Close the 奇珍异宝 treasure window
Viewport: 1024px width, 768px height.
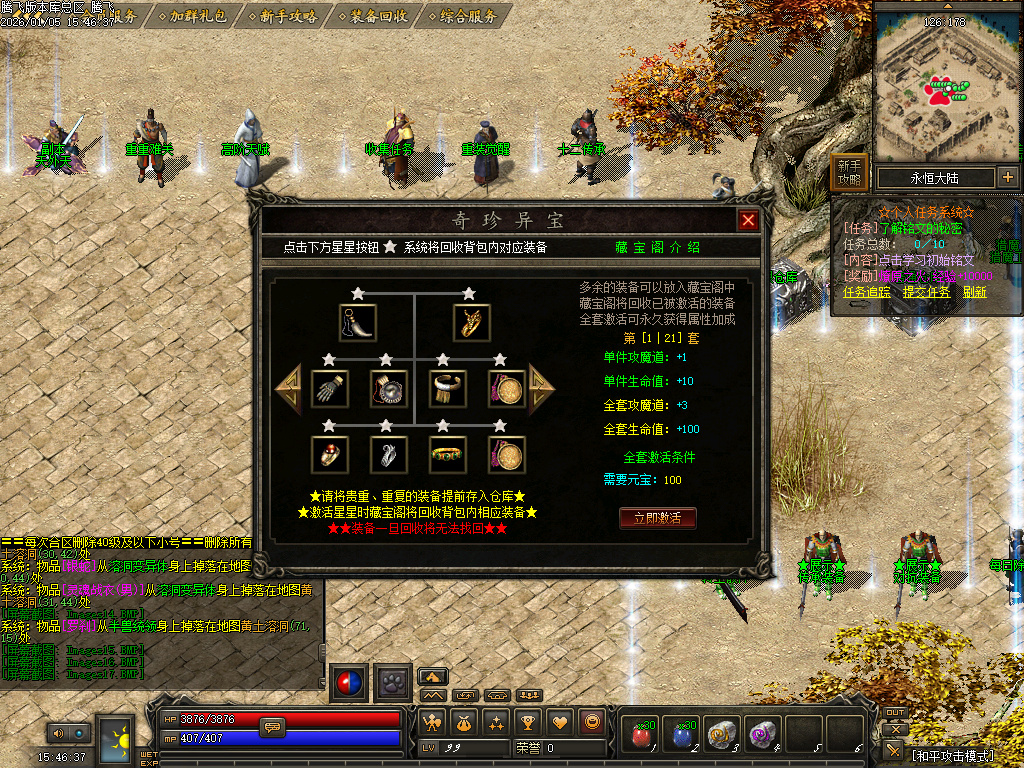click(x=747, y=221)
